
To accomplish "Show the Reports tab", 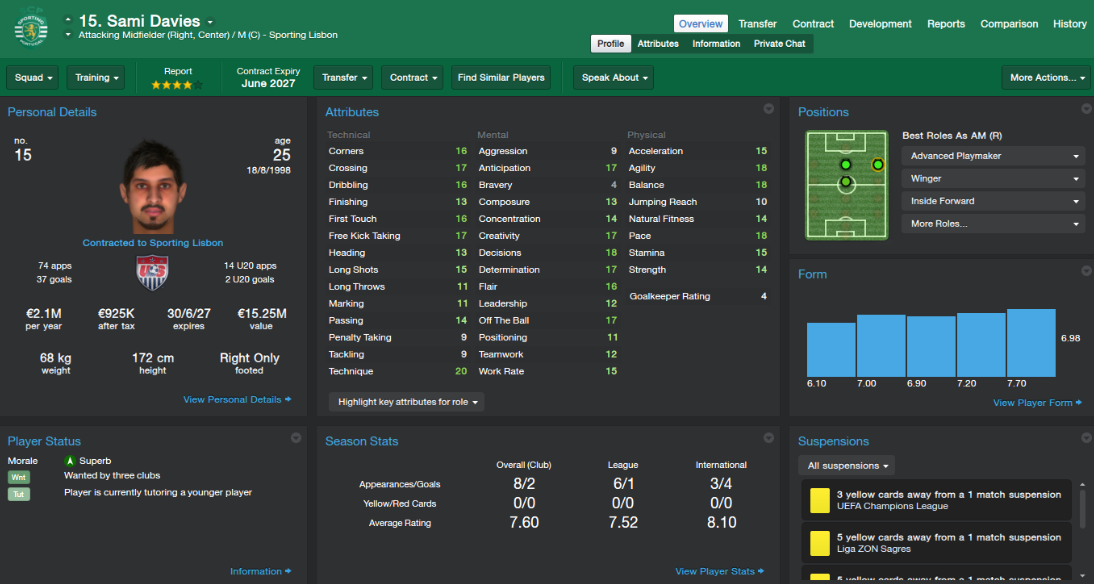I will tap(945, 24).
